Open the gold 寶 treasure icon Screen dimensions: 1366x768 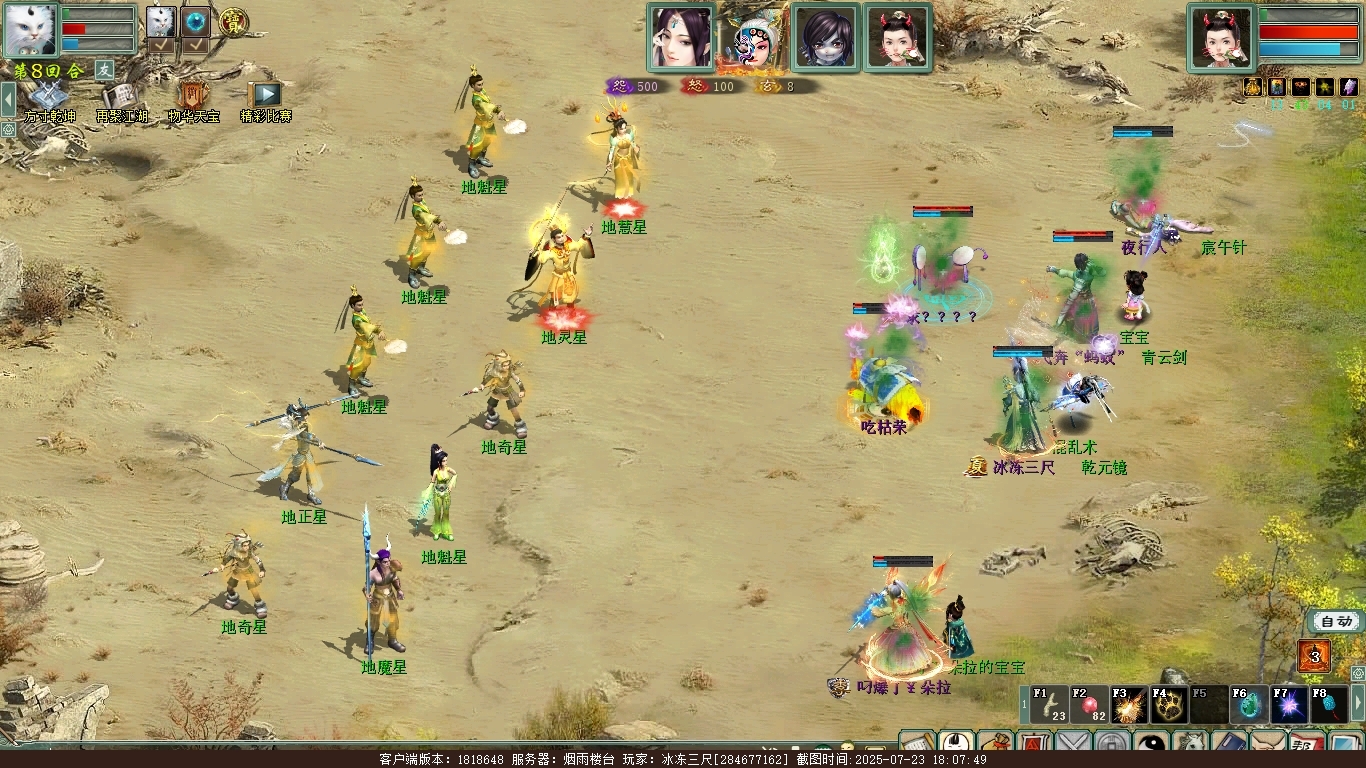pos(234,21)
